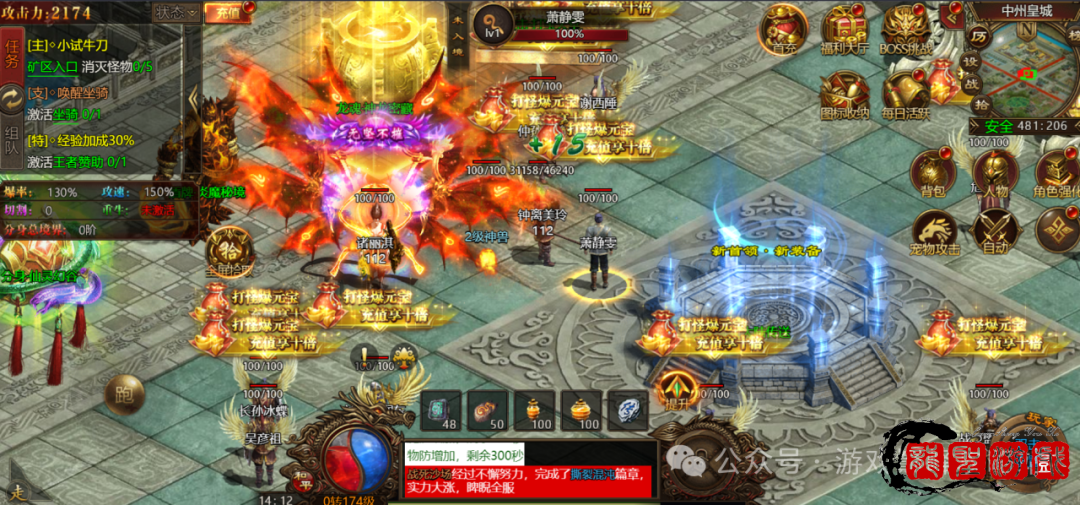
Task: Open the 每日活跃 daily activity bell
Action: pyautogui.click(x=905, y=95)
